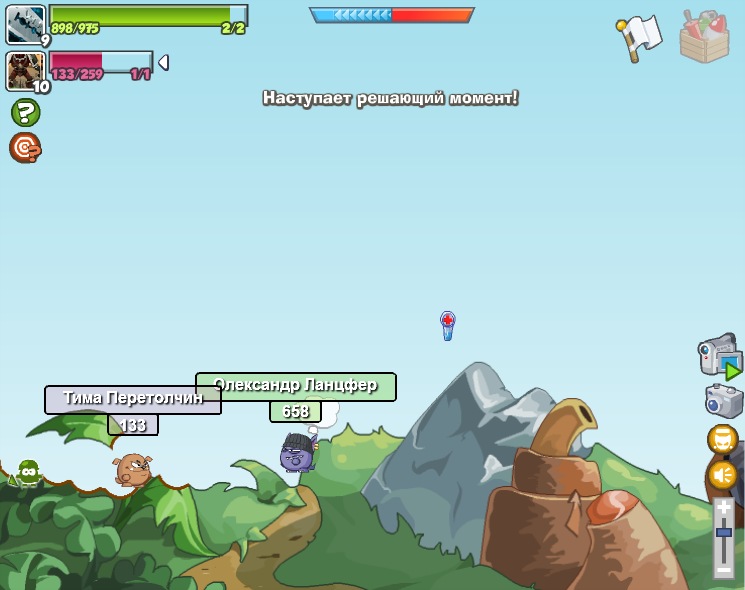Take a screenshot with the camera icon

723,401
